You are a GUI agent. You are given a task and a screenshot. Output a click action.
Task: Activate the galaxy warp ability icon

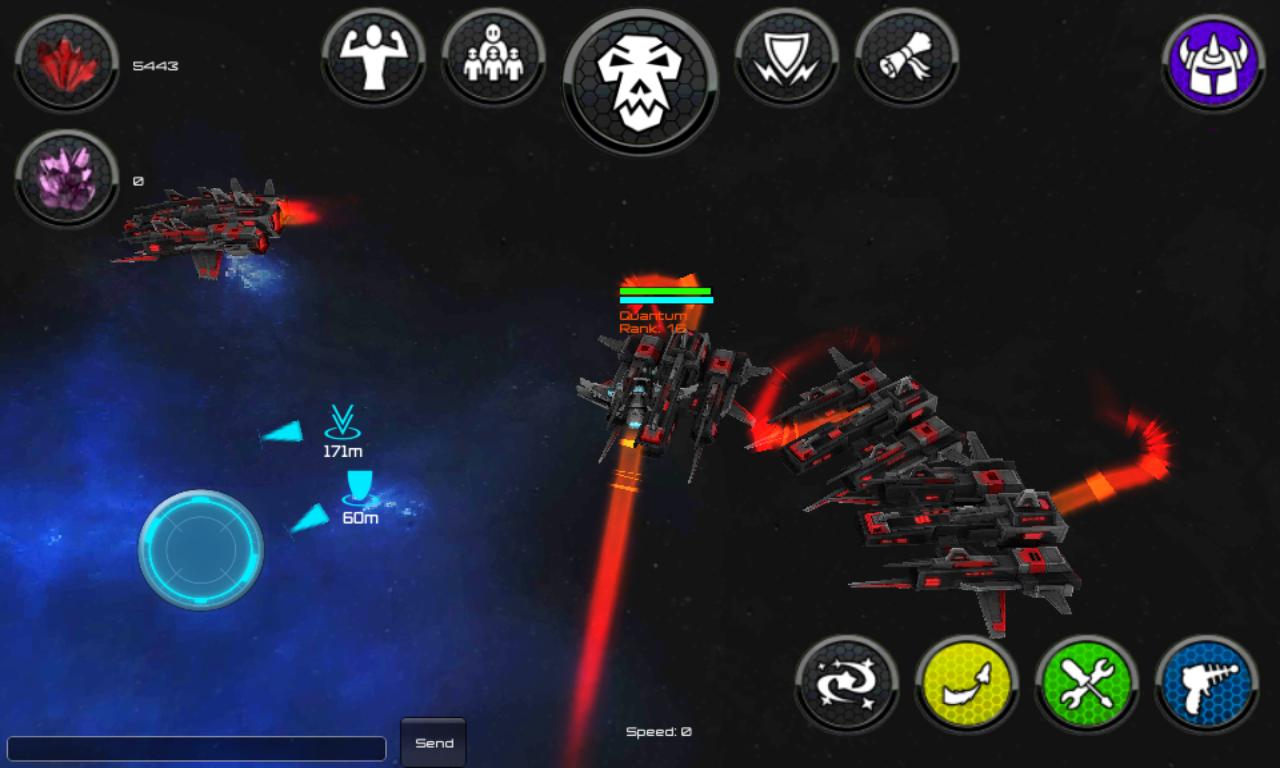848,683
